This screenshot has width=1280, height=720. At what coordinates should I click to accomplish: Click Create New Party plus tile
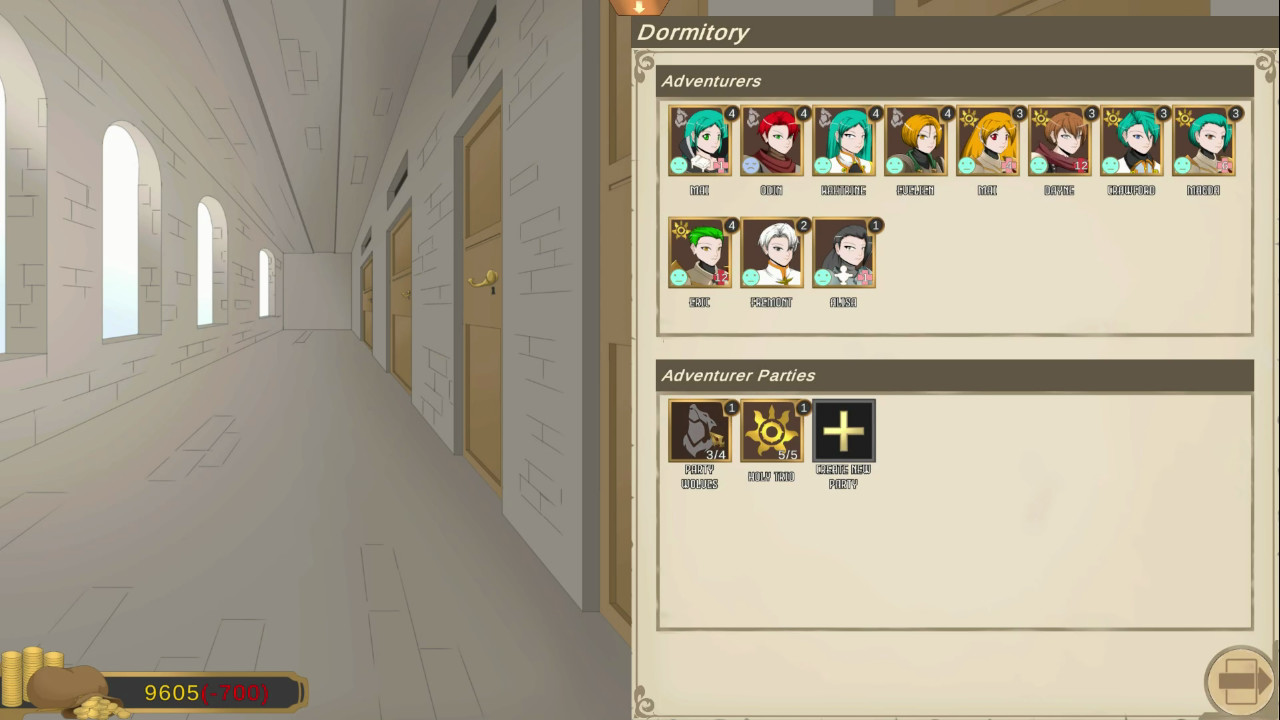click(x=843, y=430)
